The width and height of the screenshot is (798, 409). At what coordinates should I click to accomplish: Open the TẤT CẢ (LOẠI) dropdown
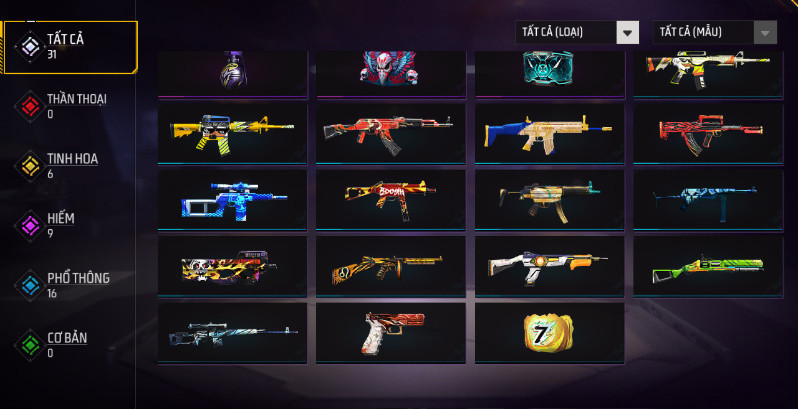[577, 32]
